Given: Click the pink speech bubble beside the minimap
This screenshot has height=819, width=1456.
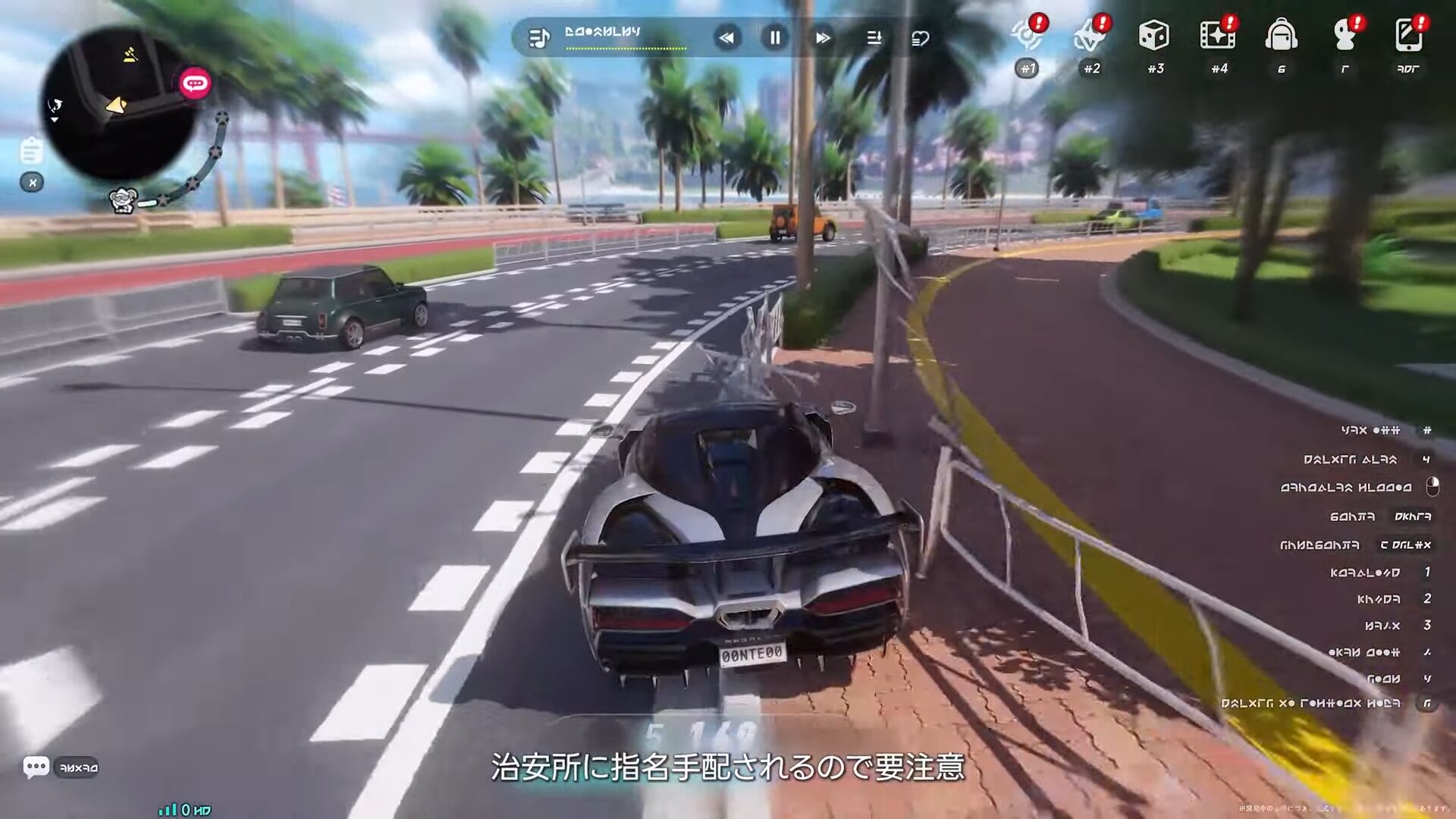Looking at the screenshot, I should [x=195, y=83].
